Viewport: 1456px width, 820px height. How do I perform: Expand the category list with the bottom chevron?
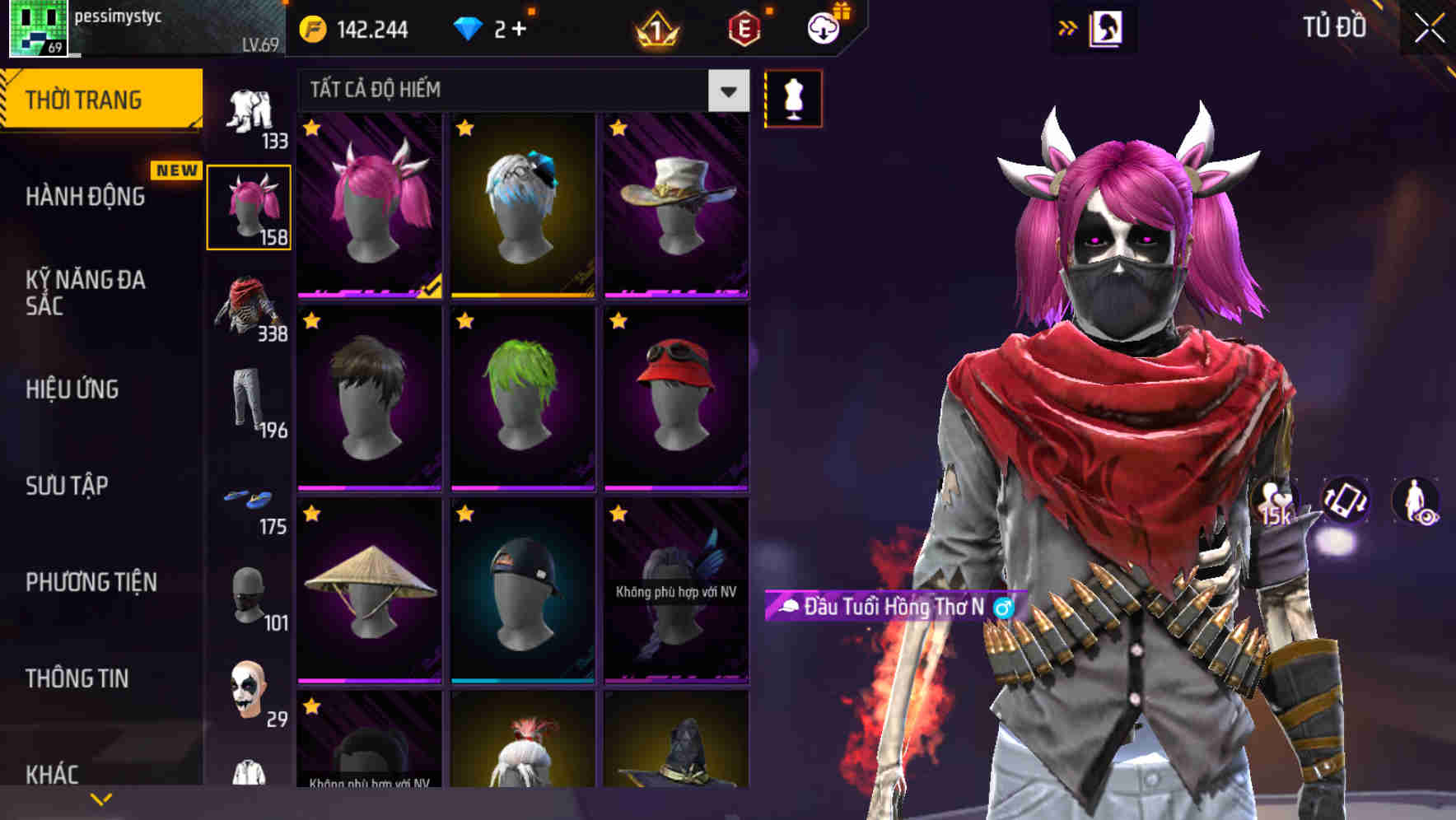[x=101, y=797]
